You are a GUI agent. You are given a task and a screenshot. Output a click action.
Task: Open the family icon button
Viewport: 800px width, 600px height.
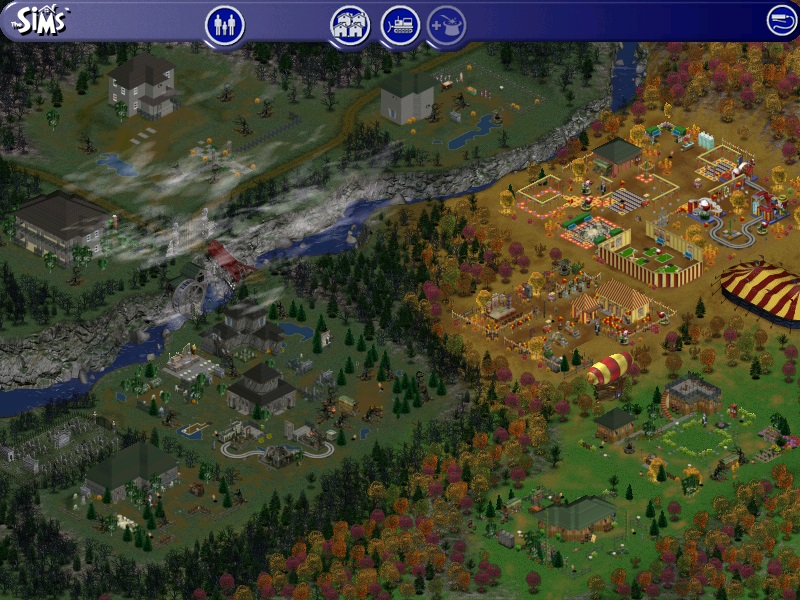point(225,25)
